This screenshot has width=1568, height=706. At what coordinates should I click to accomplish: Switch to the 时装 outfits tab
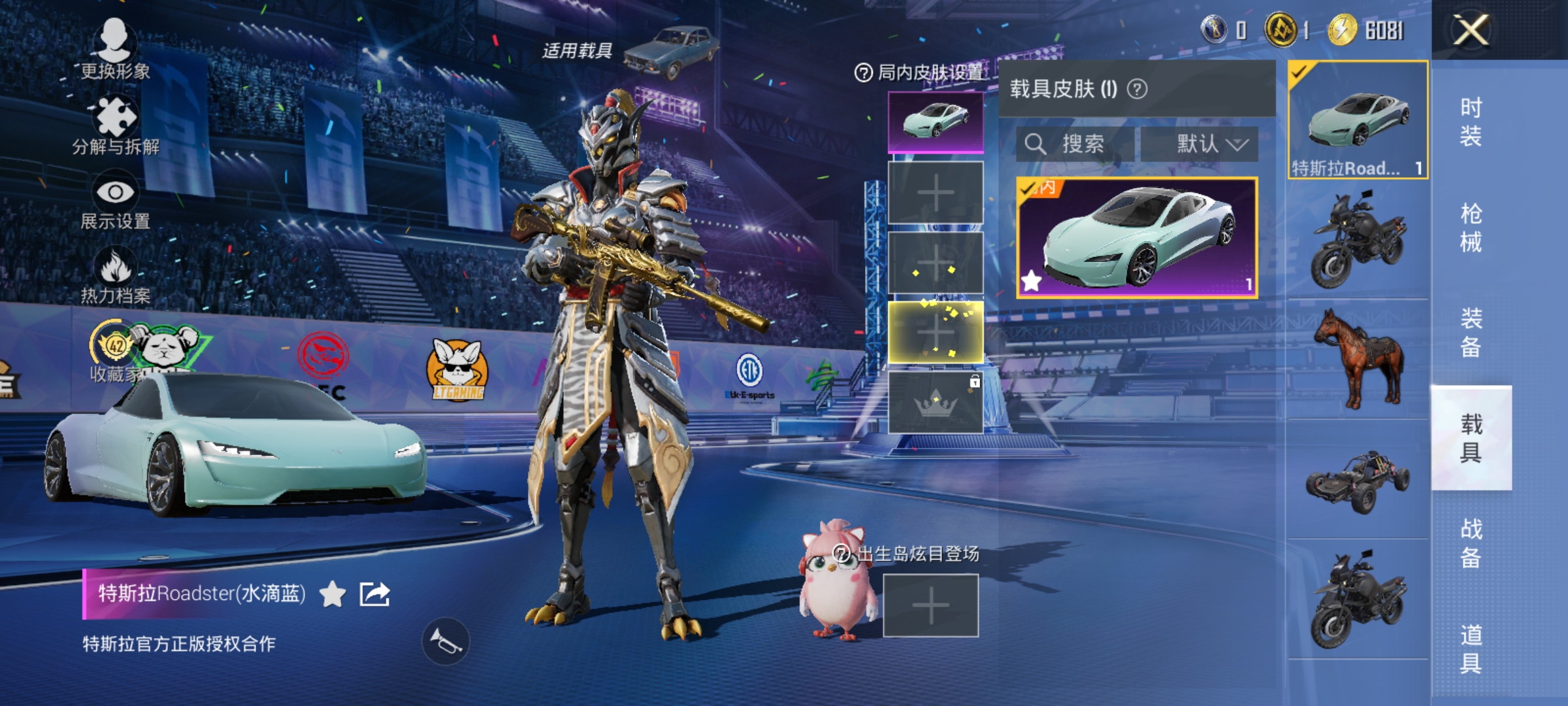[x=1471, y=122]
